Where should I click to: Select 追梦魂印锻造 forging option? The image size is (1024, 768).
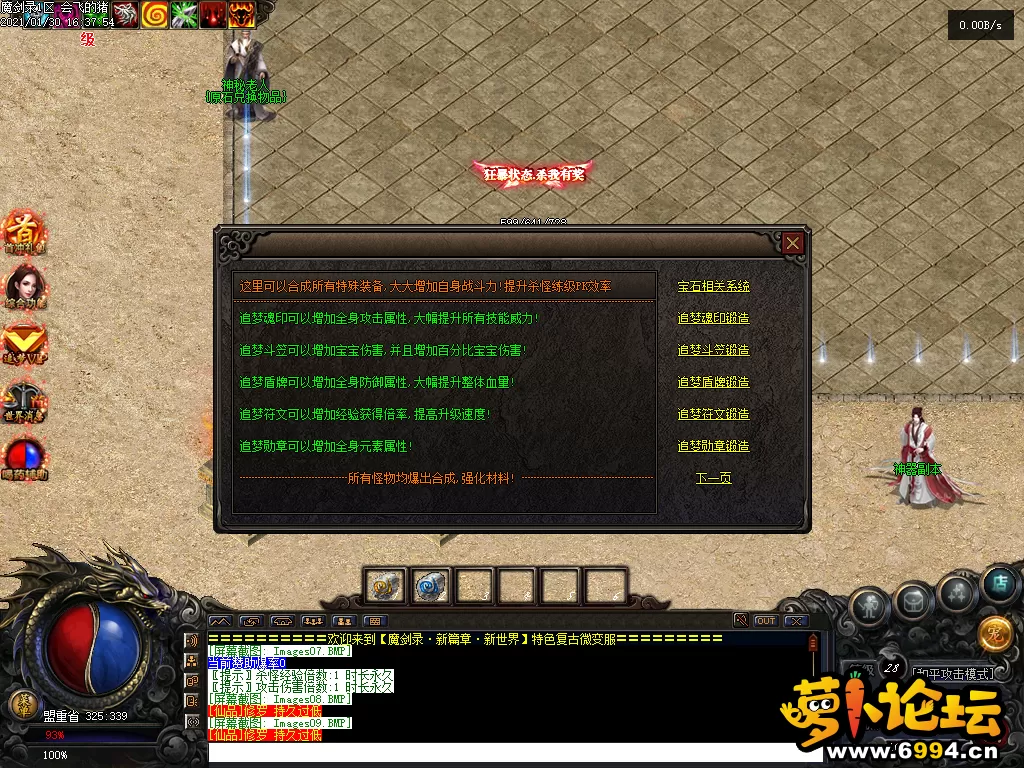point(713,318)
